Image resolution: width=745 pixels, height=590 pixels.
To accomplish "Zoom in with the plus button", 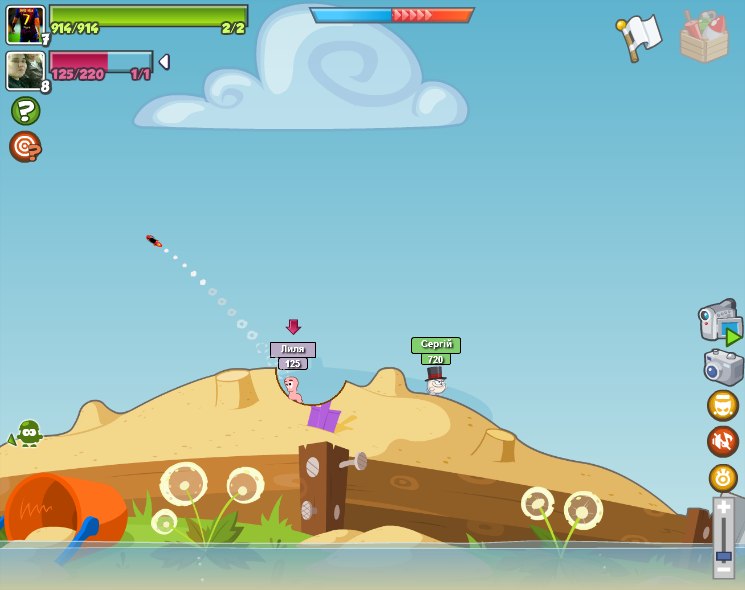I will pyautogui.click(x=723, y=507).
